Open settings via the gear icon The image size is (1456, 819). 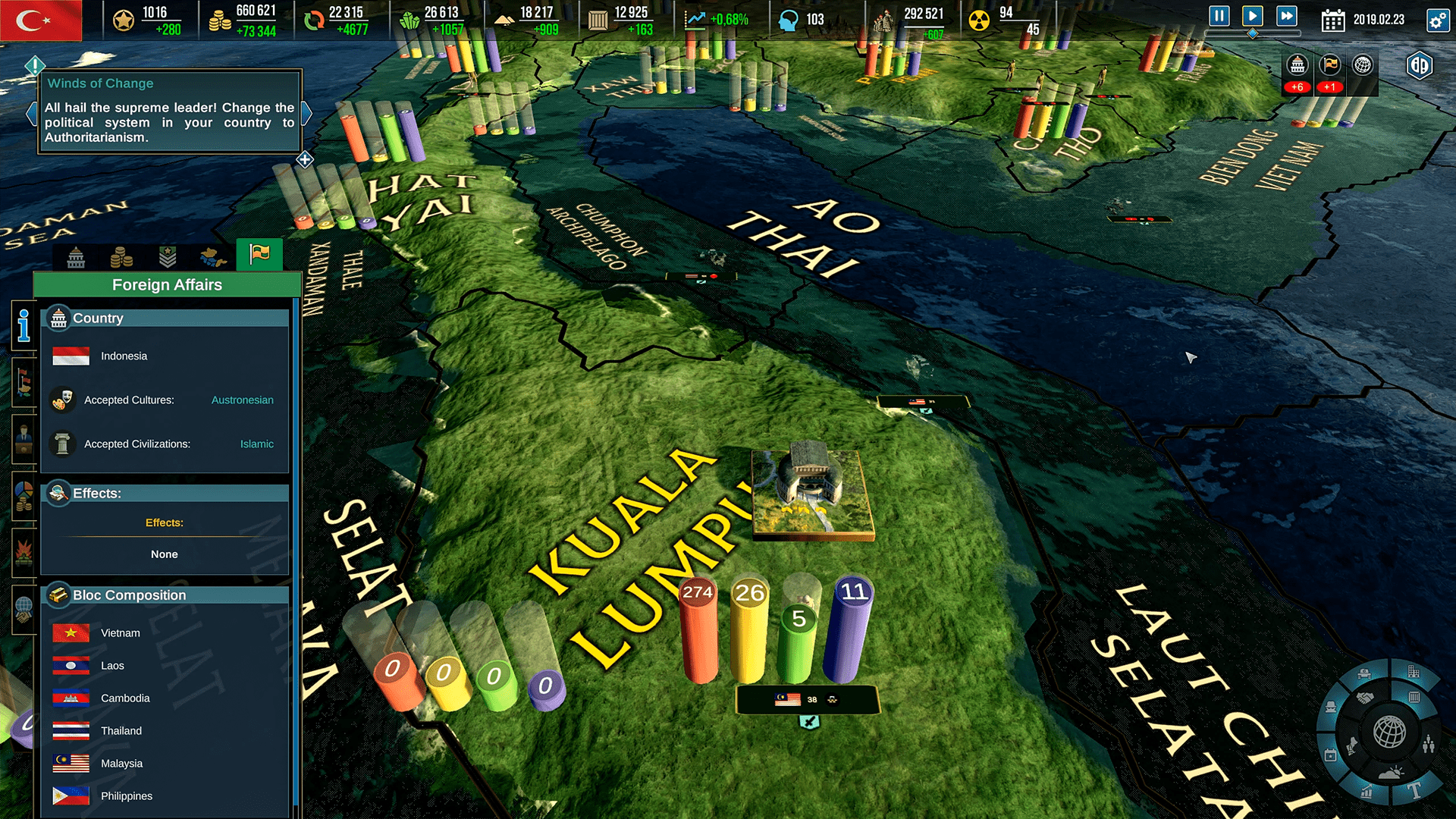[1438, 20]
